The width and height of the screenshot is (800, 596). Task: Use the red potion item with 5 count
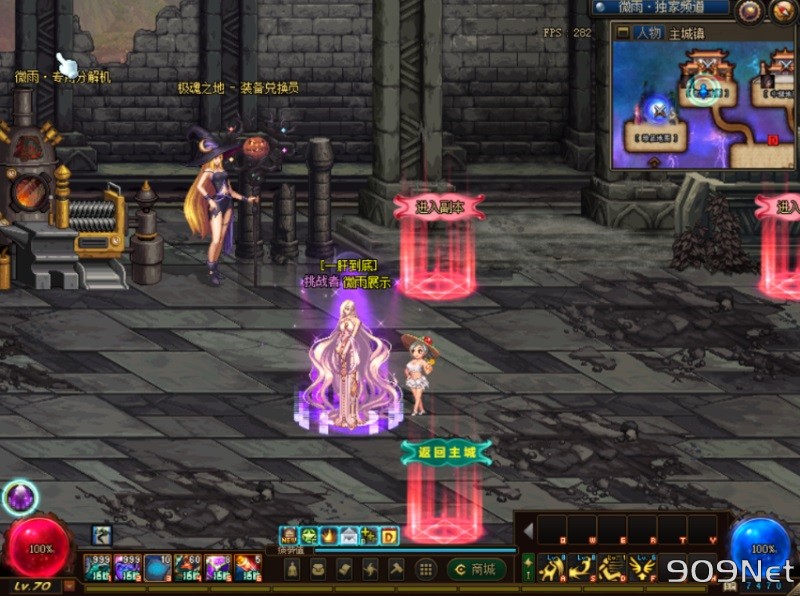248,568
